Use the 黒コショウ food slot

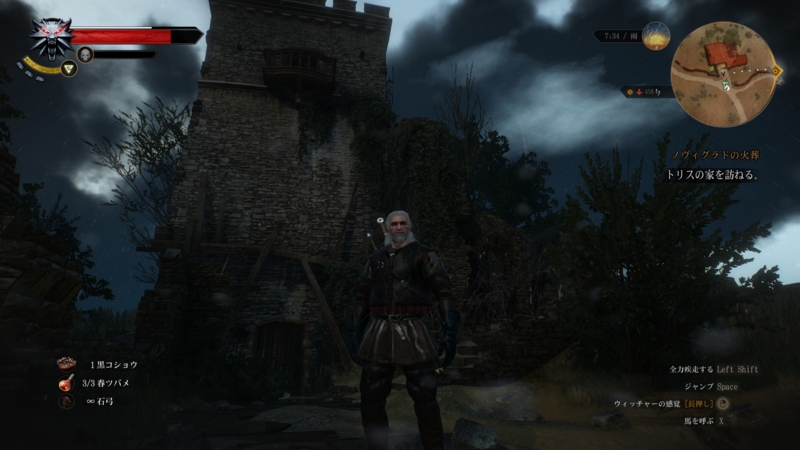67,362
